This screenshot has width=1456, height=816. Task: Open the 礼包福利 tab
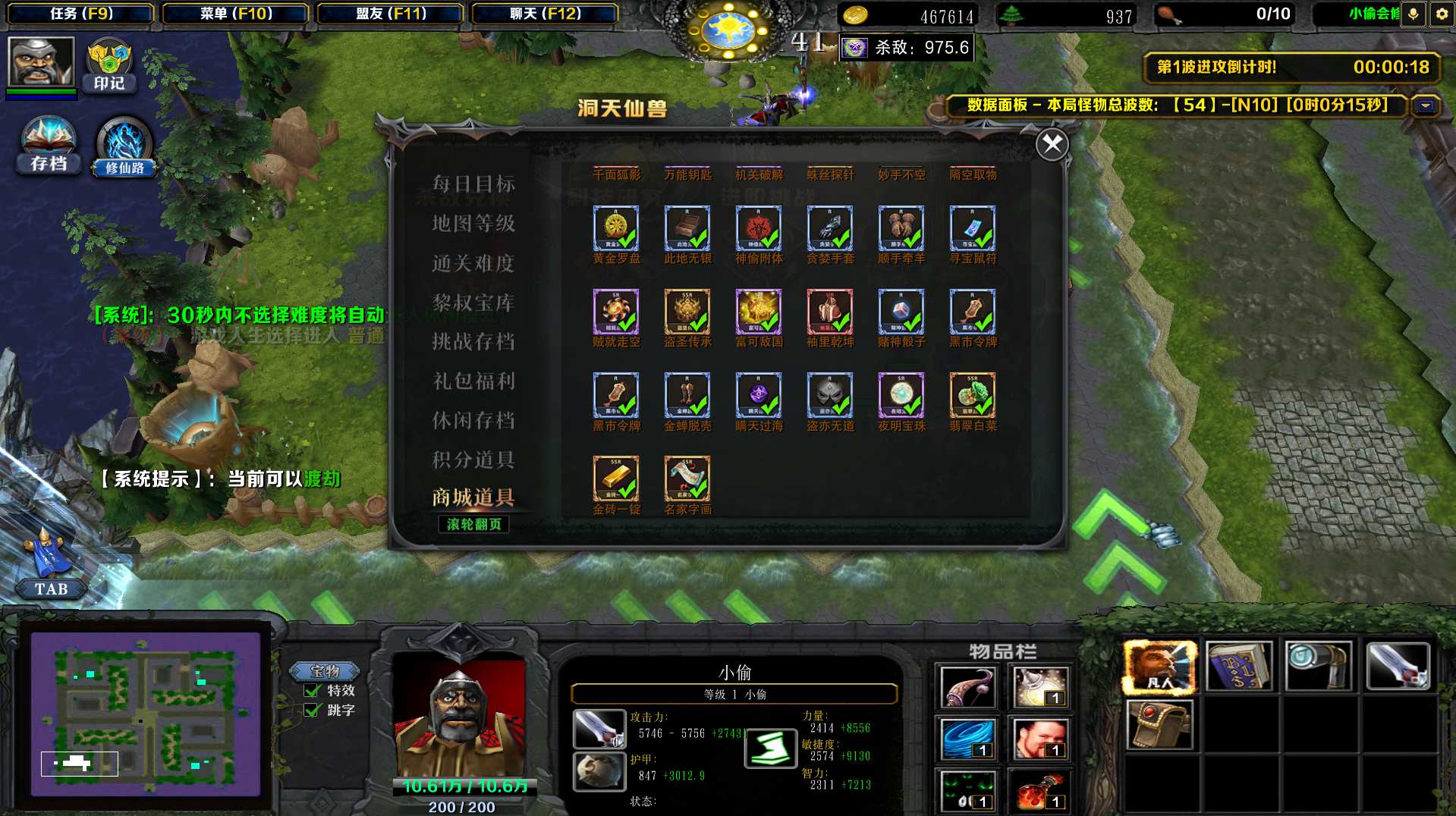[x=473, y=381]
